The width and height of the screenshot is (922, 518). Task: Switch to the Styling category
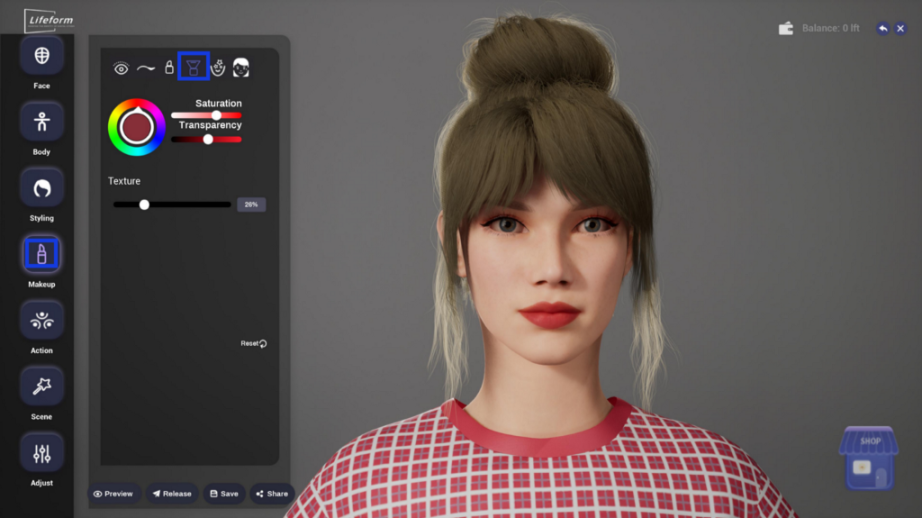(x=41, y=188)
